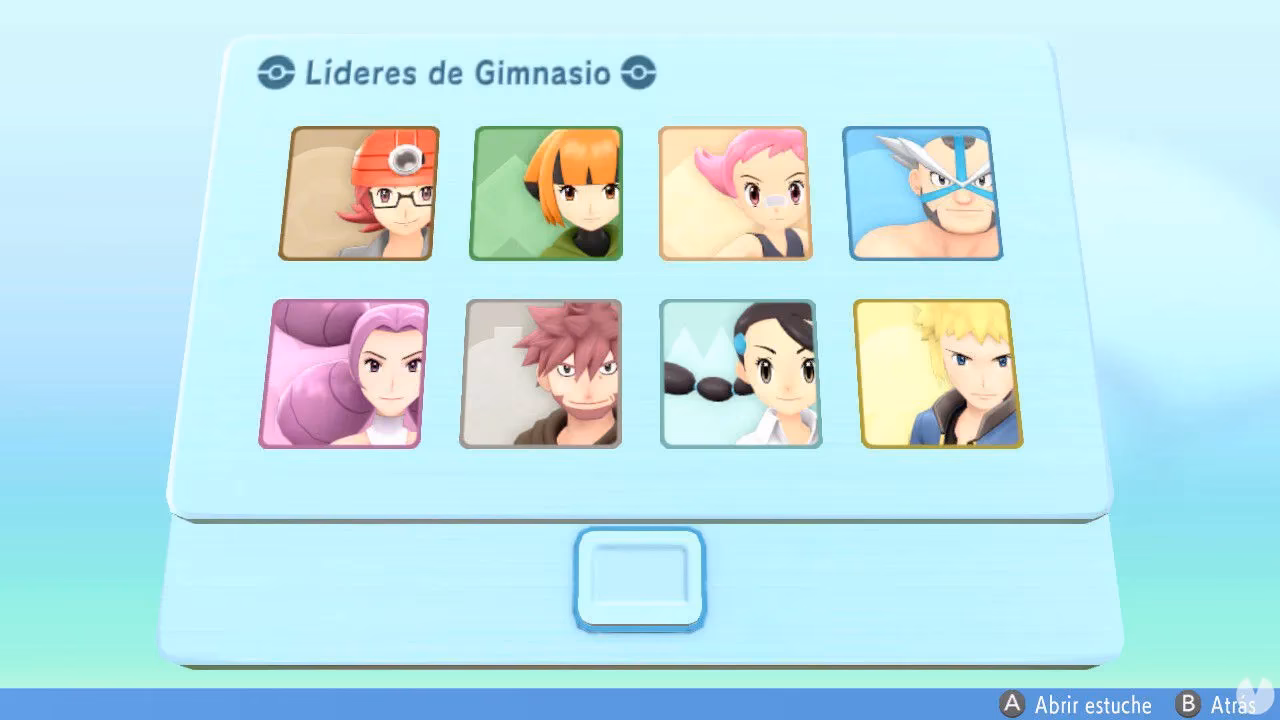Viewport: 1280px width, 720px height.
Task: Click the Líderes de Gimnasio title text
Action: [x=455, y=72]
